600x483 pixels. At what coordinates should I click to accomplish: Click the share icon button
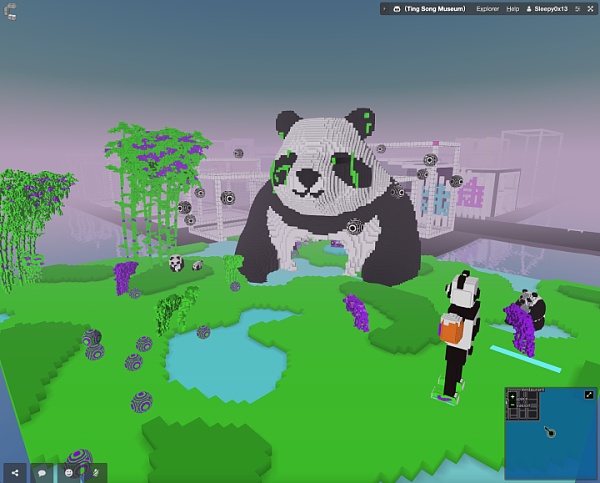(x=15, y=471)
